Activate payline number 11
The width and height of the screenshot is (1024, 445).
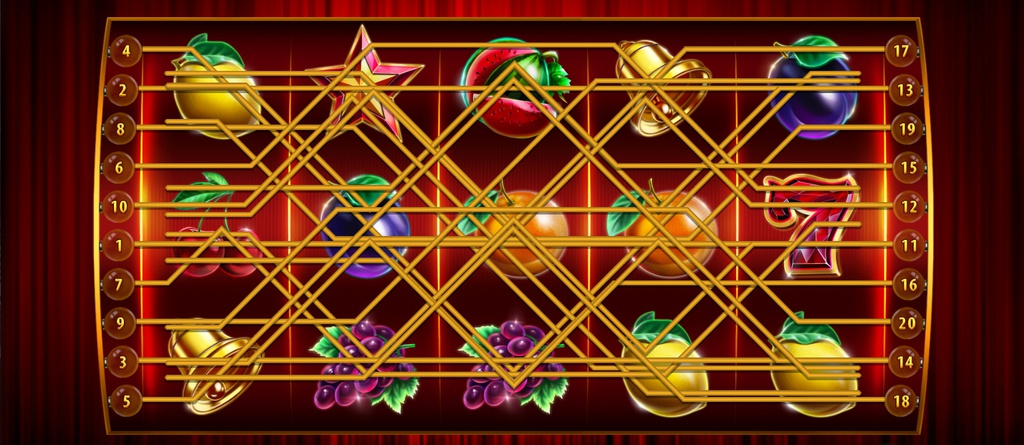tap(908, 245)
